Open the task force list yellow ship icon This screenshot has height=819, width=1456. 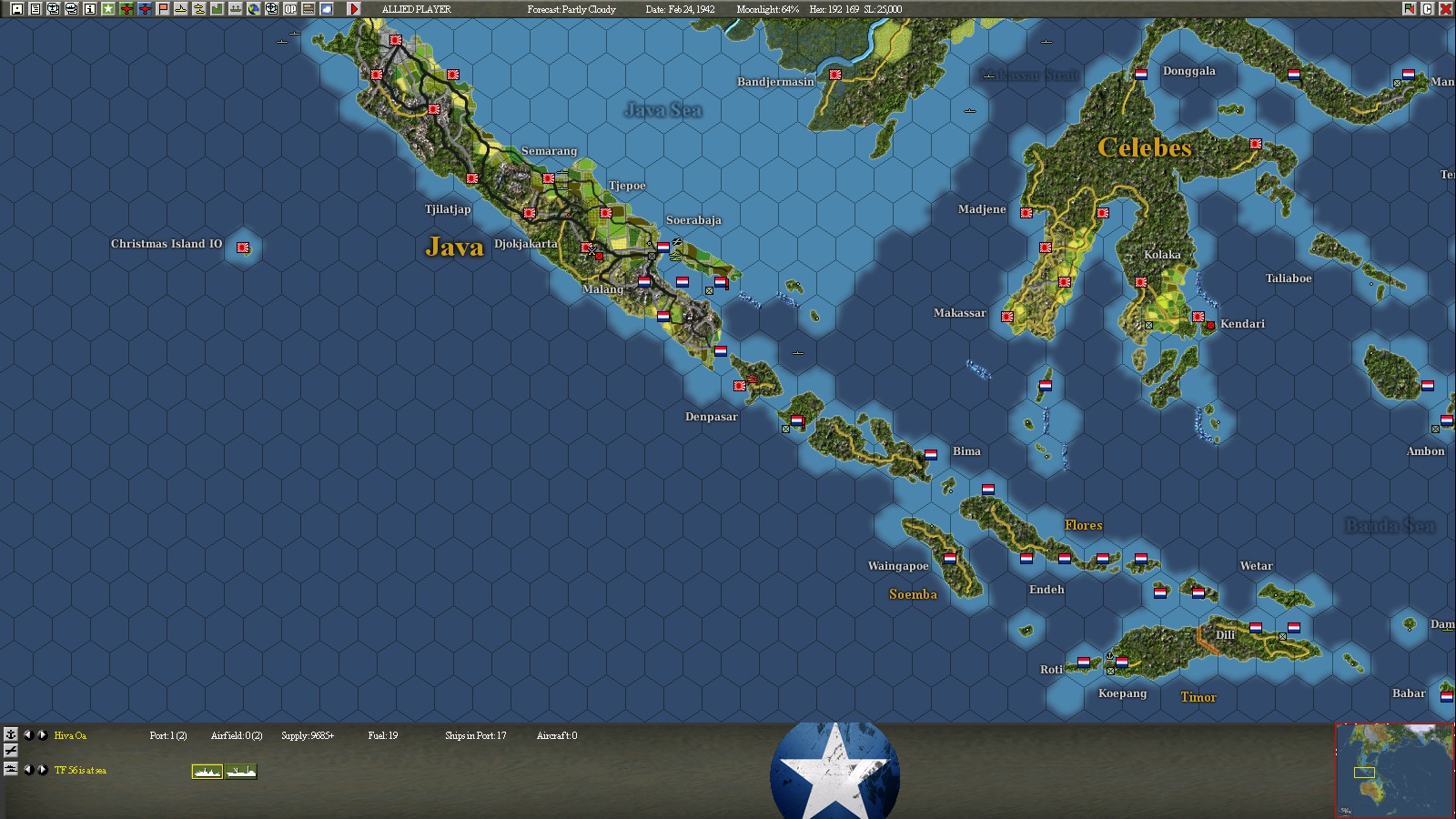point(180,9)
